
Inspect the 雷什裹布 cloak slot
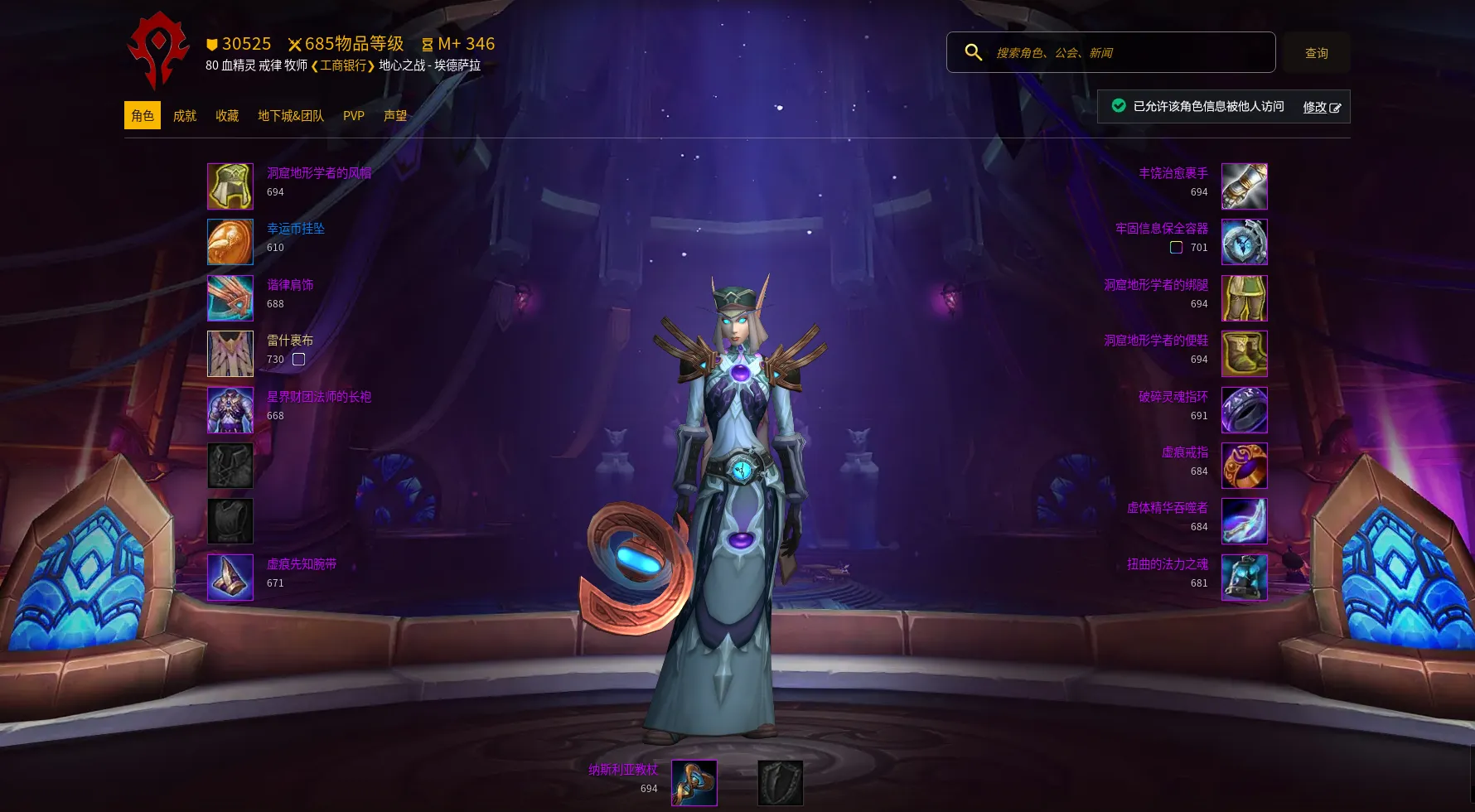230,354
